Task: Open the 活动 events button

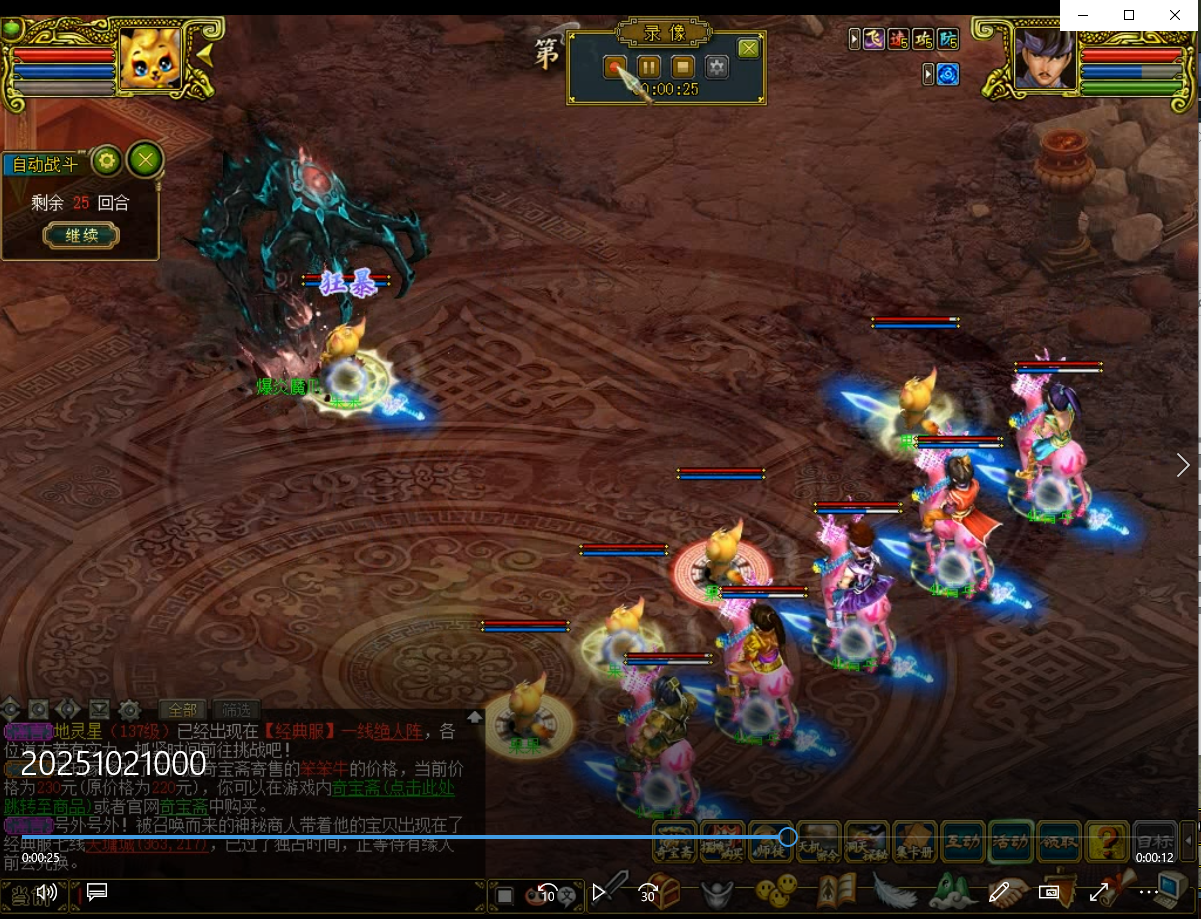Action: pos(1011,841)
